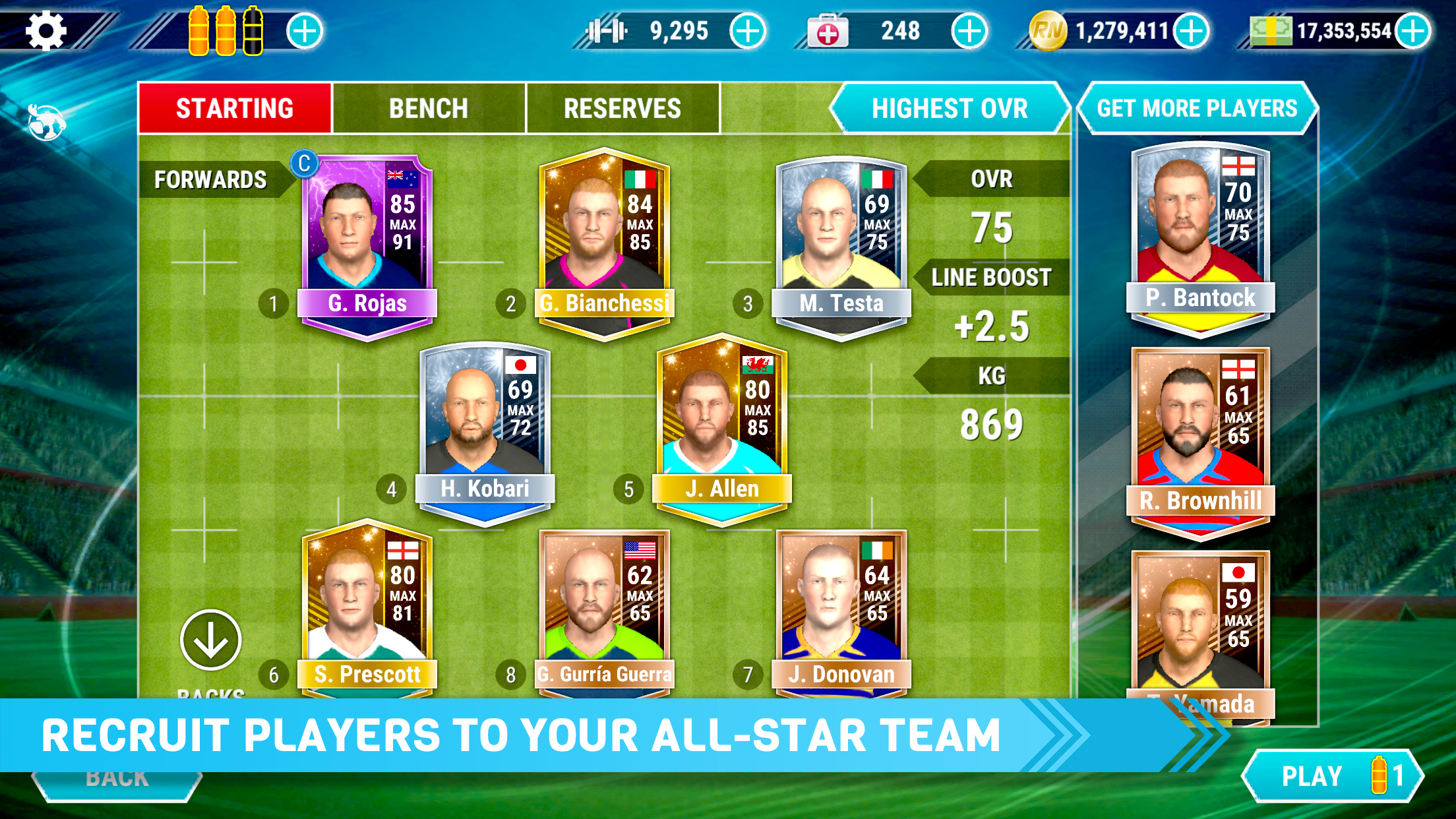
Task: Add more RN gold coins
Action: (x=1191, y=30)
